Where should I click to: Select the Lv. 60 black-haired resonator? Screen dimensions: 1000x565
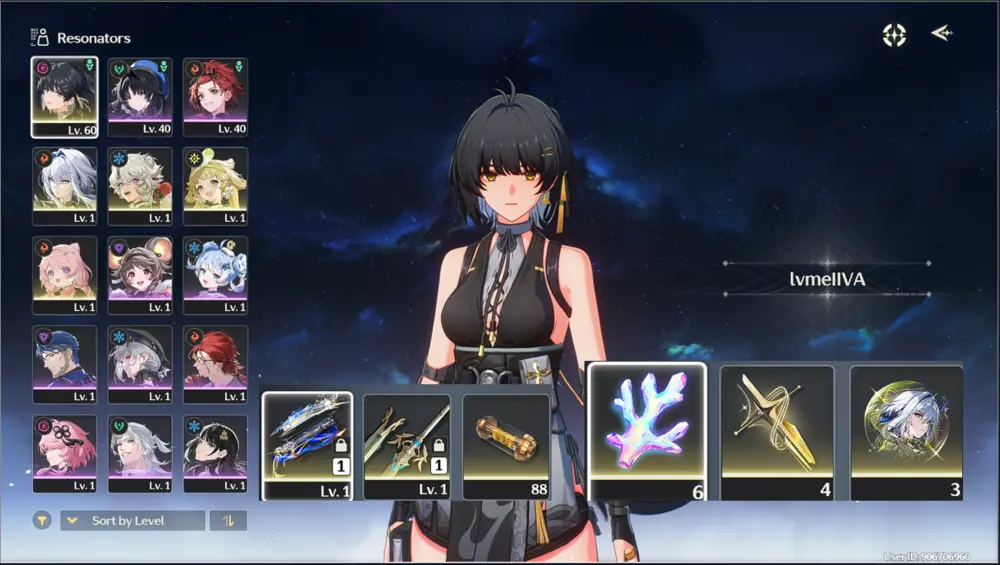(x=64, y=96)
